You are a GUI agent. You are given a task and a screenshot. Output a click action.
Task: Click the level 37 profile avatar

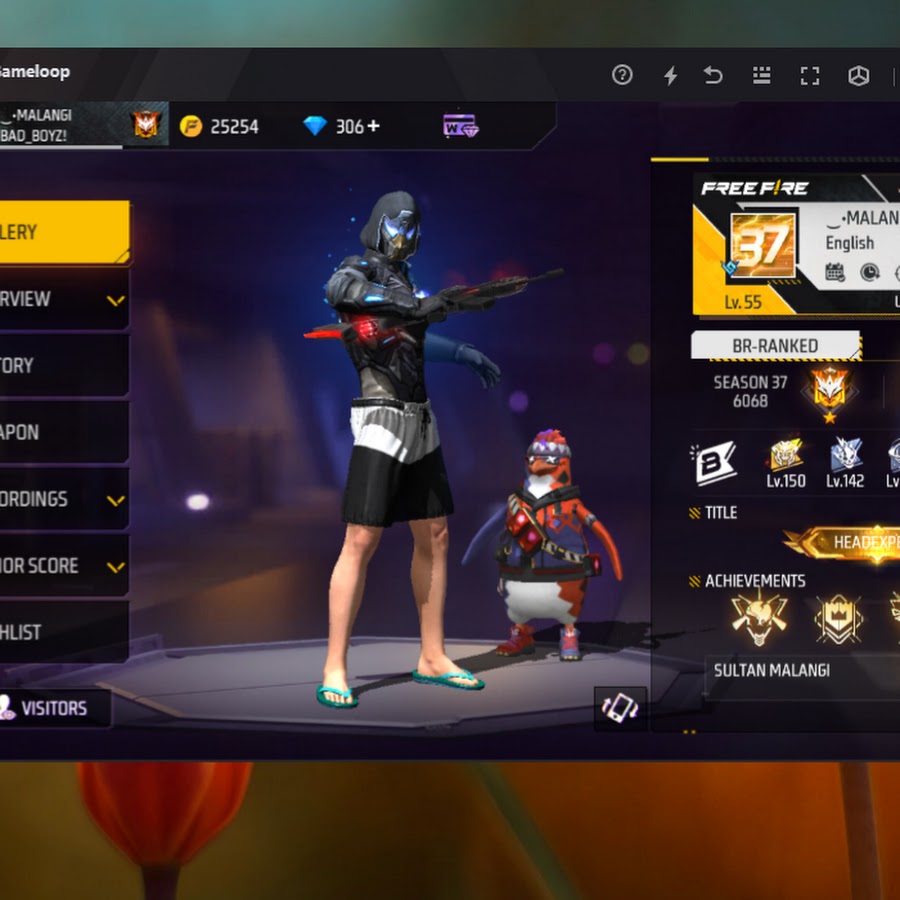(763, 244)
